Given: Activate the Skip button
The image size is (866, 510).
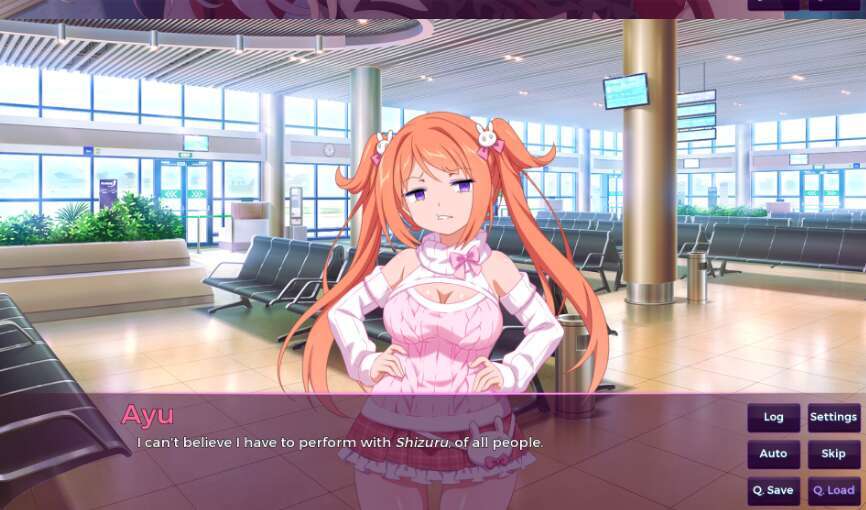Looking at the screenshot, I should coord(833,454).
